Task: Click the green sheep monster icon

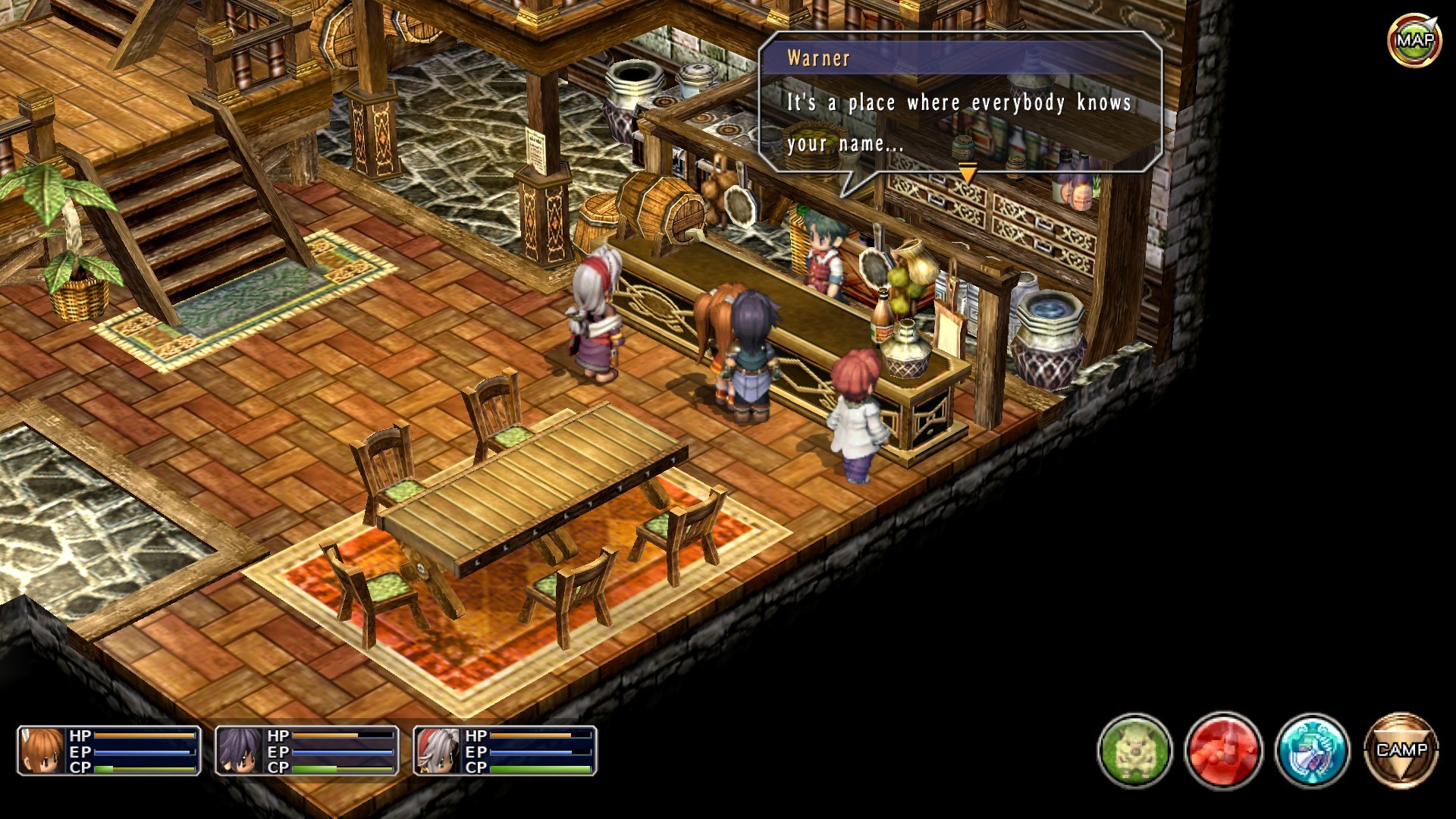Action: click(x=1134, y=750)
